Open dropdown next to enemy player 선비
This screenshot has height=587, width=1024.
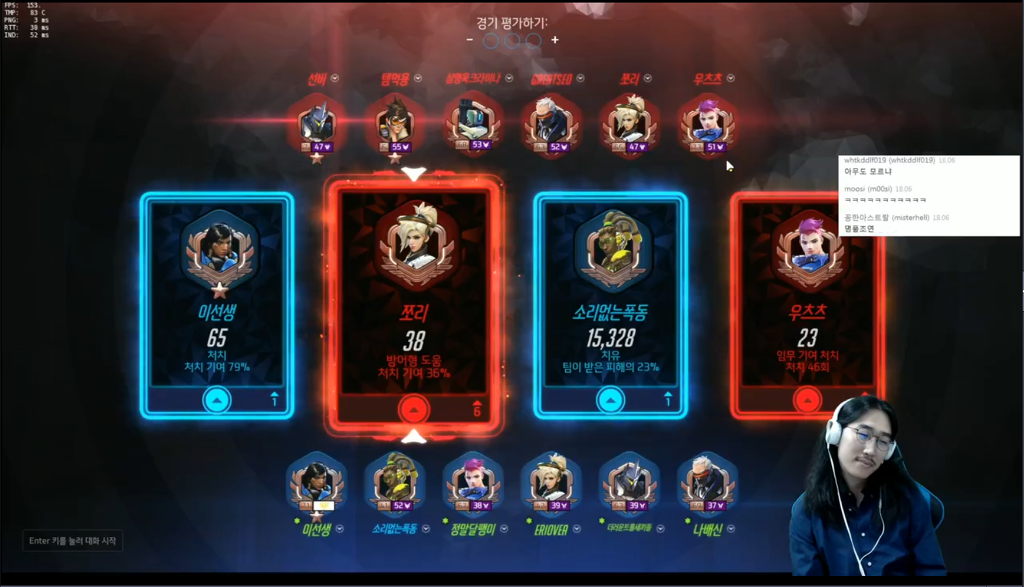point(335,79)
